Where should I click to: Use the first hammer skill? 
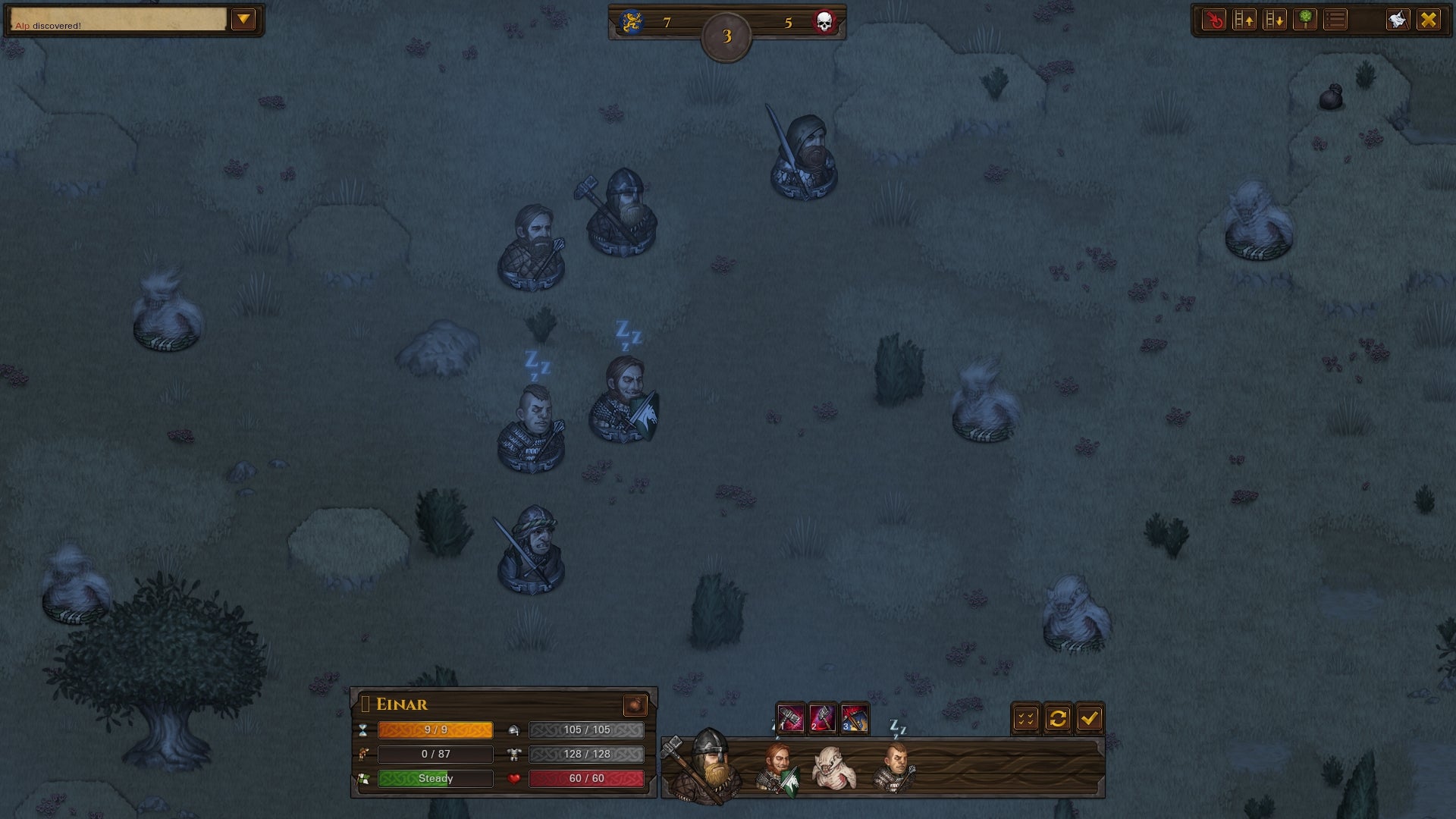click(790, 718)
